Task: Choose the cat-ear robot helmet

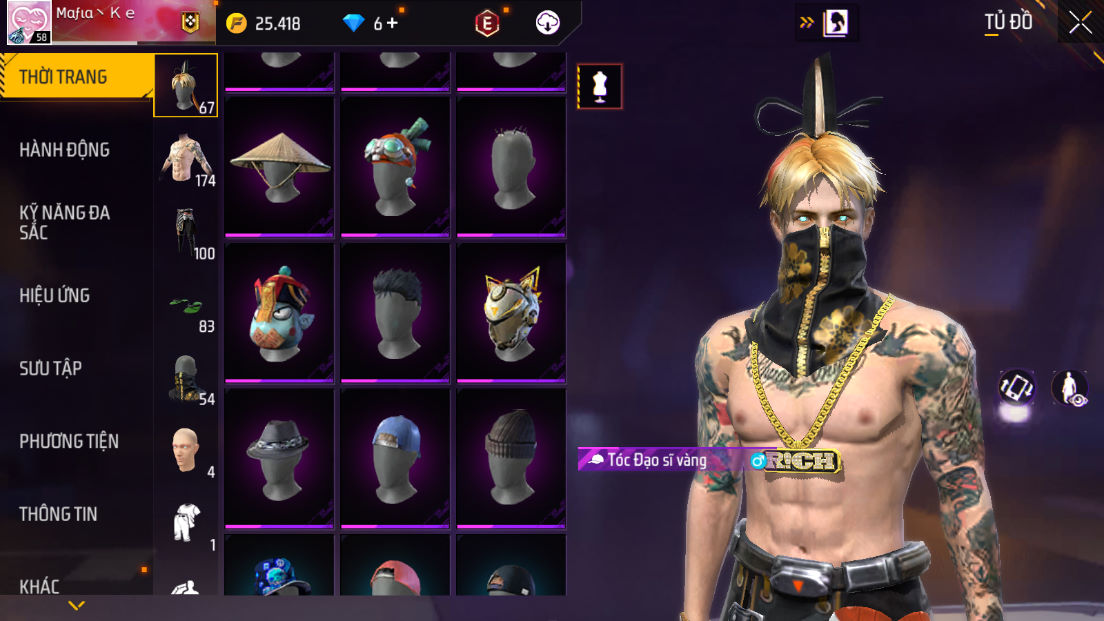Action: 511,311
